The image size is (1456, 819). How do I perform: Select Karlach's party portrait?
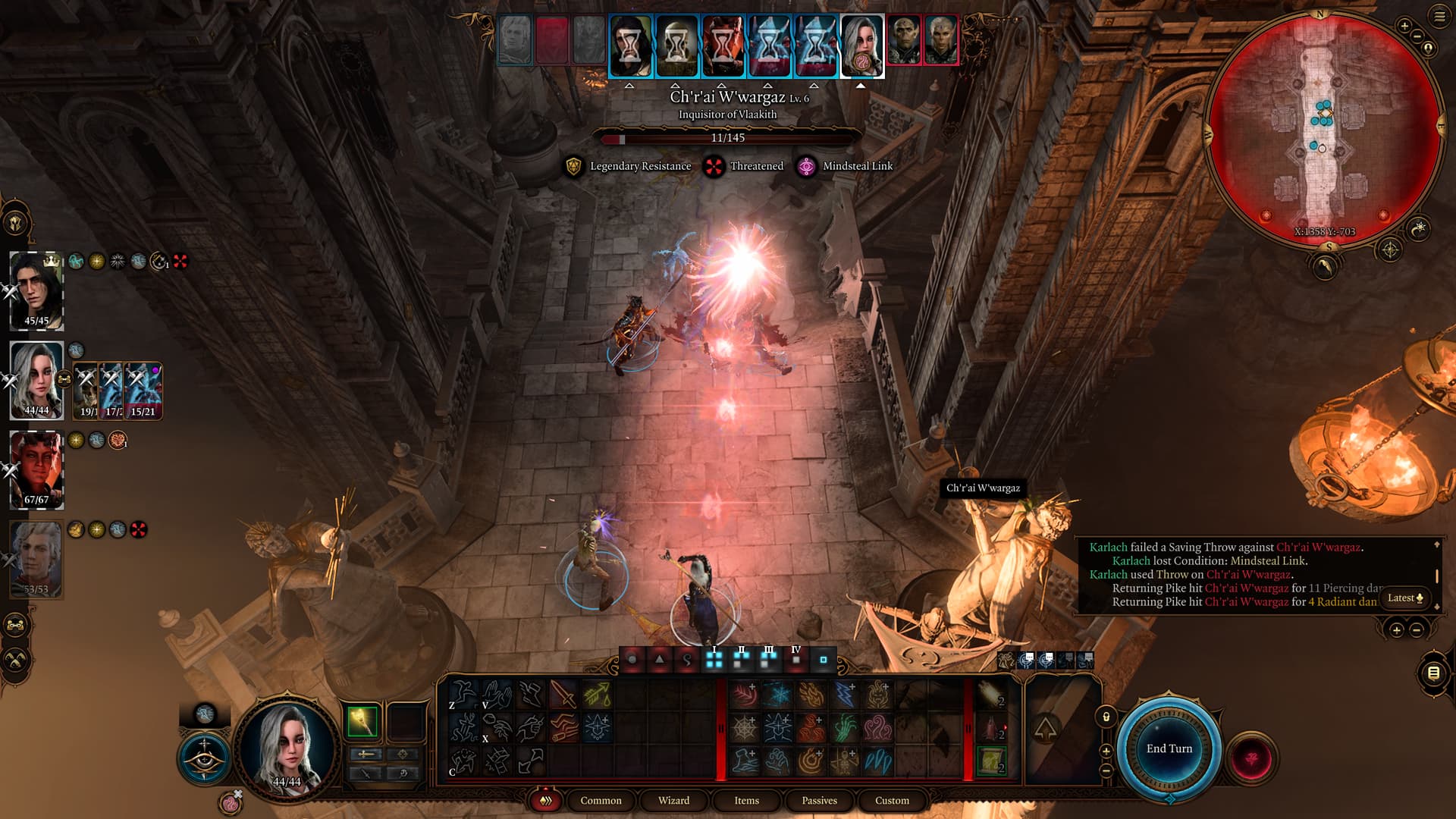coord(36,469)
